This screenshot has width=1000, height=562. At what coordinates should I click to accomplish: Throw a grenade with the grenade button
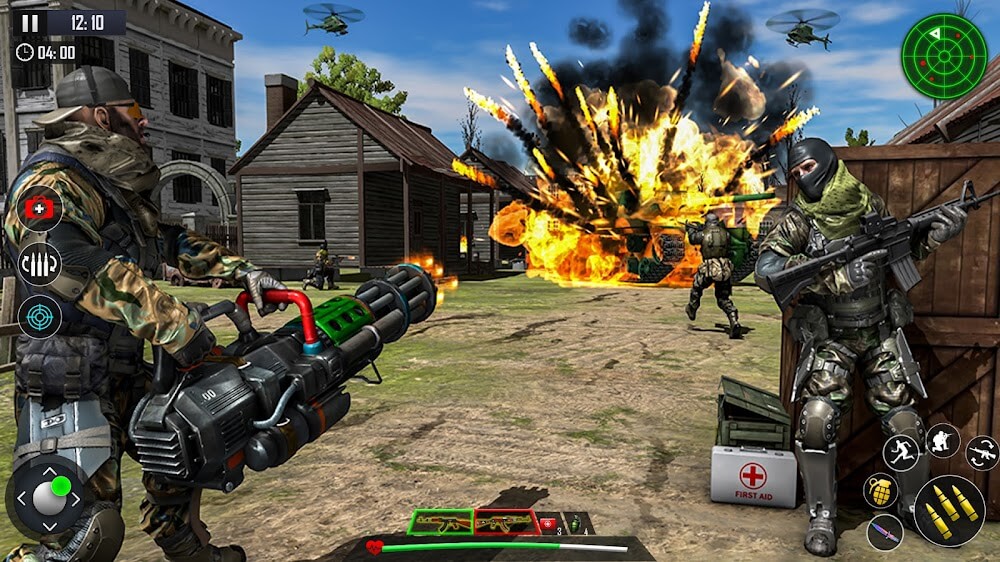881,490
